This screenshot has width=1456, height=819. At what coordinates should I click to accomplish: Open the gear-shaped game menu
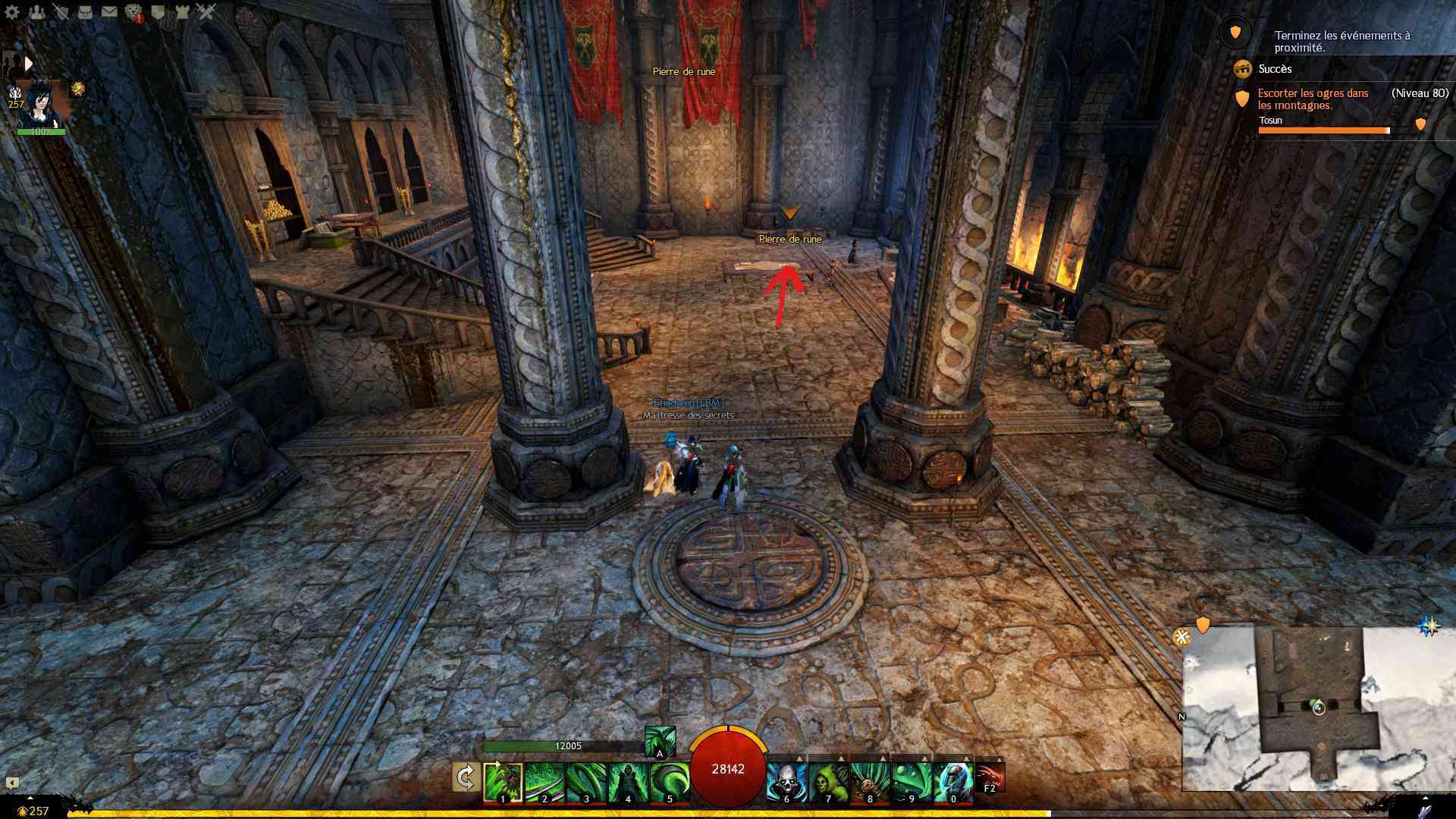click(12, 12)
